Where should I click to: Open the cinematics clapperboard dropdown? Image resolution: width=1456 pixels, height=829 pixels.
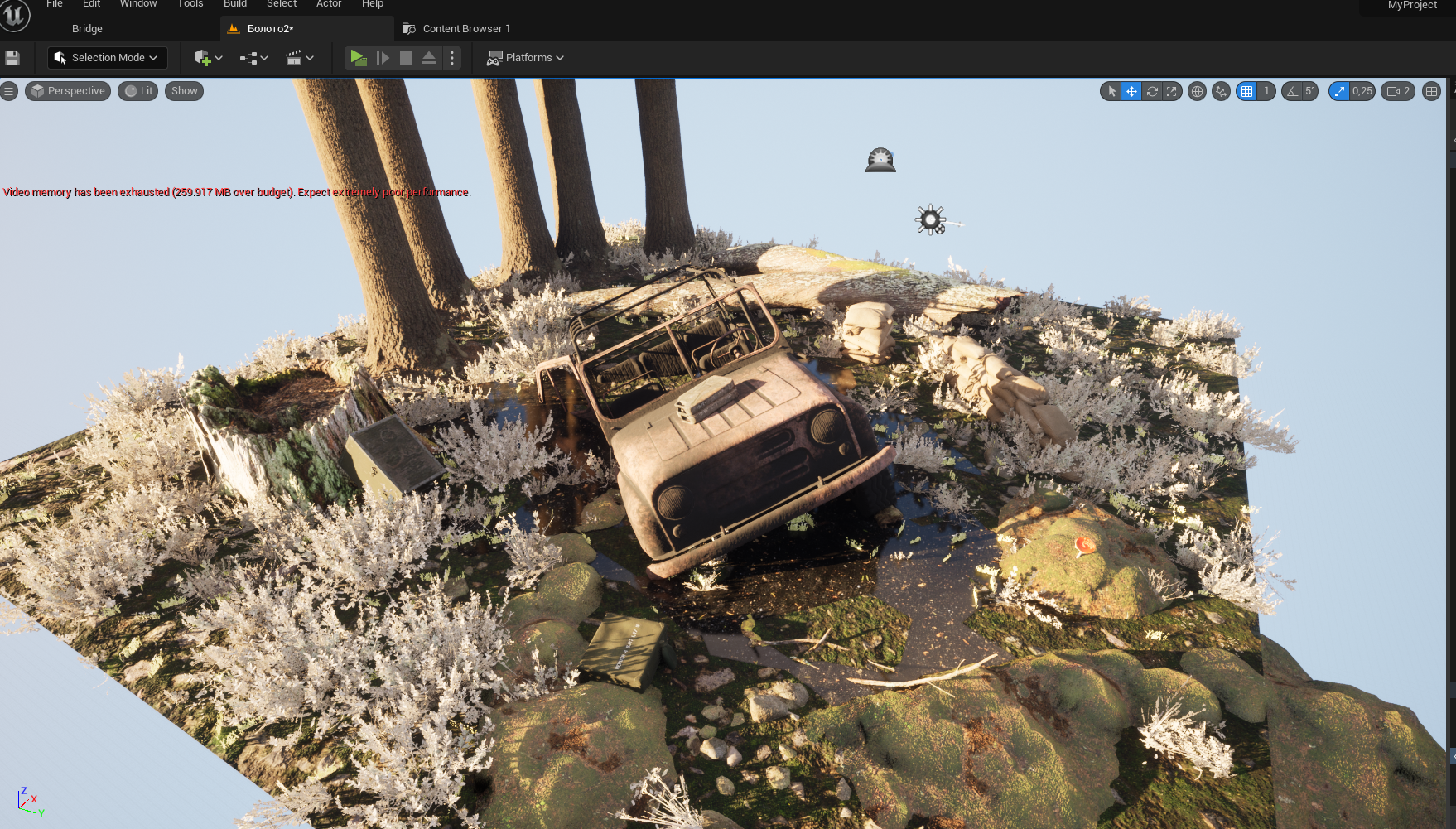299,58
